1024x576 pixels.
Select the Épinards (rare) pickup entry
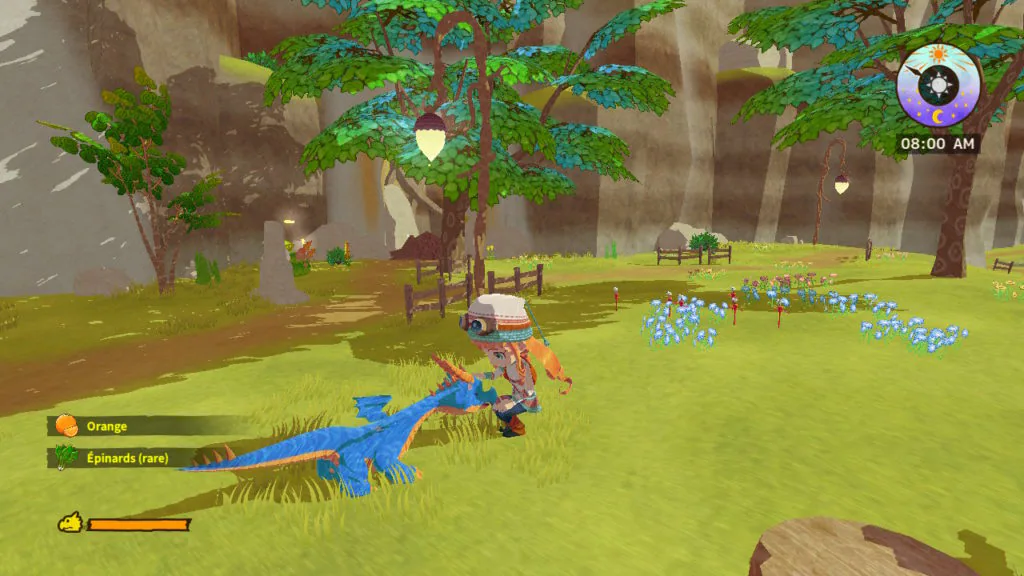coord(125,458)
